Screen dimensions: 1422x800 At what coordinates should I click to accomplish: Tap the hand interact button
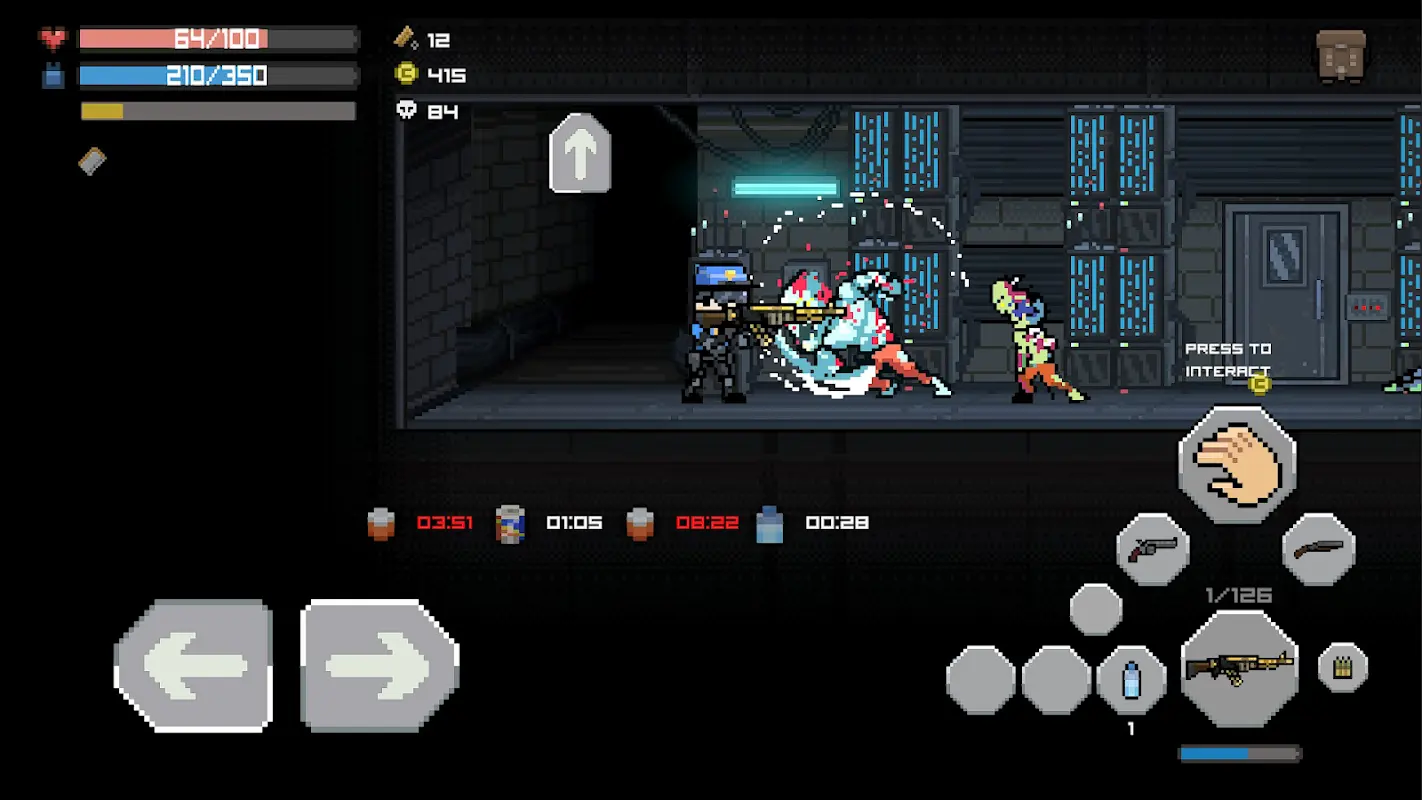click(1237, 464)
